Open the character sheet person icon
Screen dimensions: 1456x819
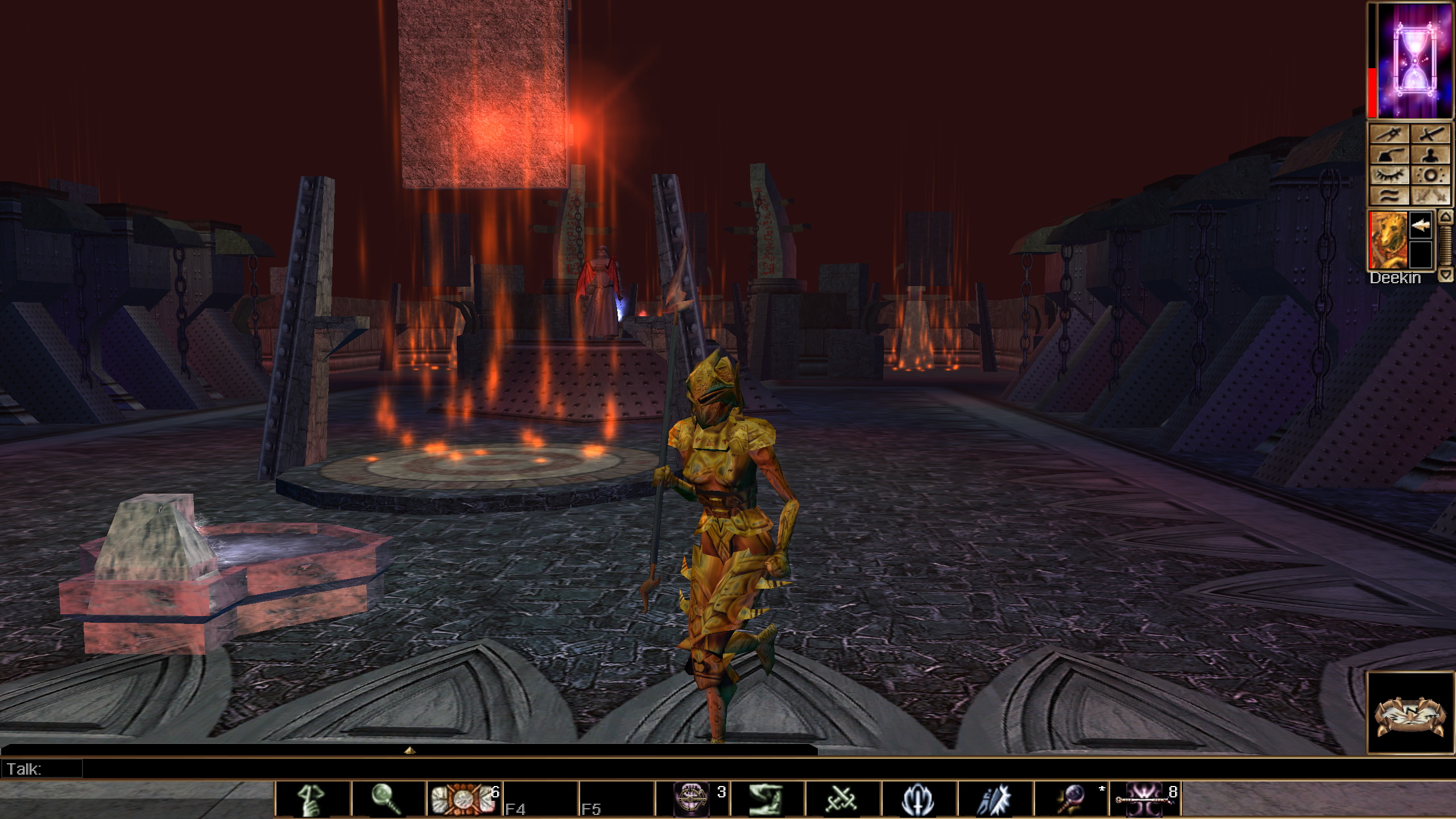coord(1431,154)
